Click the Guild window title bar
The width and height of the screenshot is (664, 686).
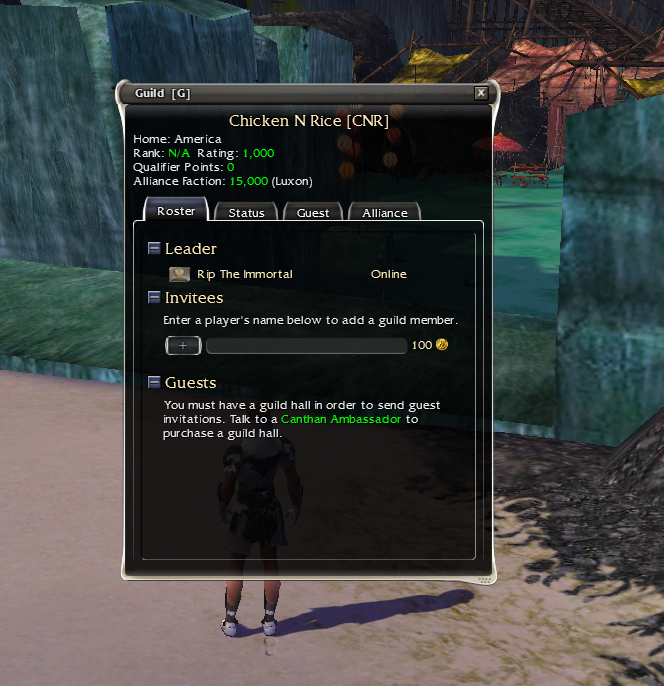300,93
